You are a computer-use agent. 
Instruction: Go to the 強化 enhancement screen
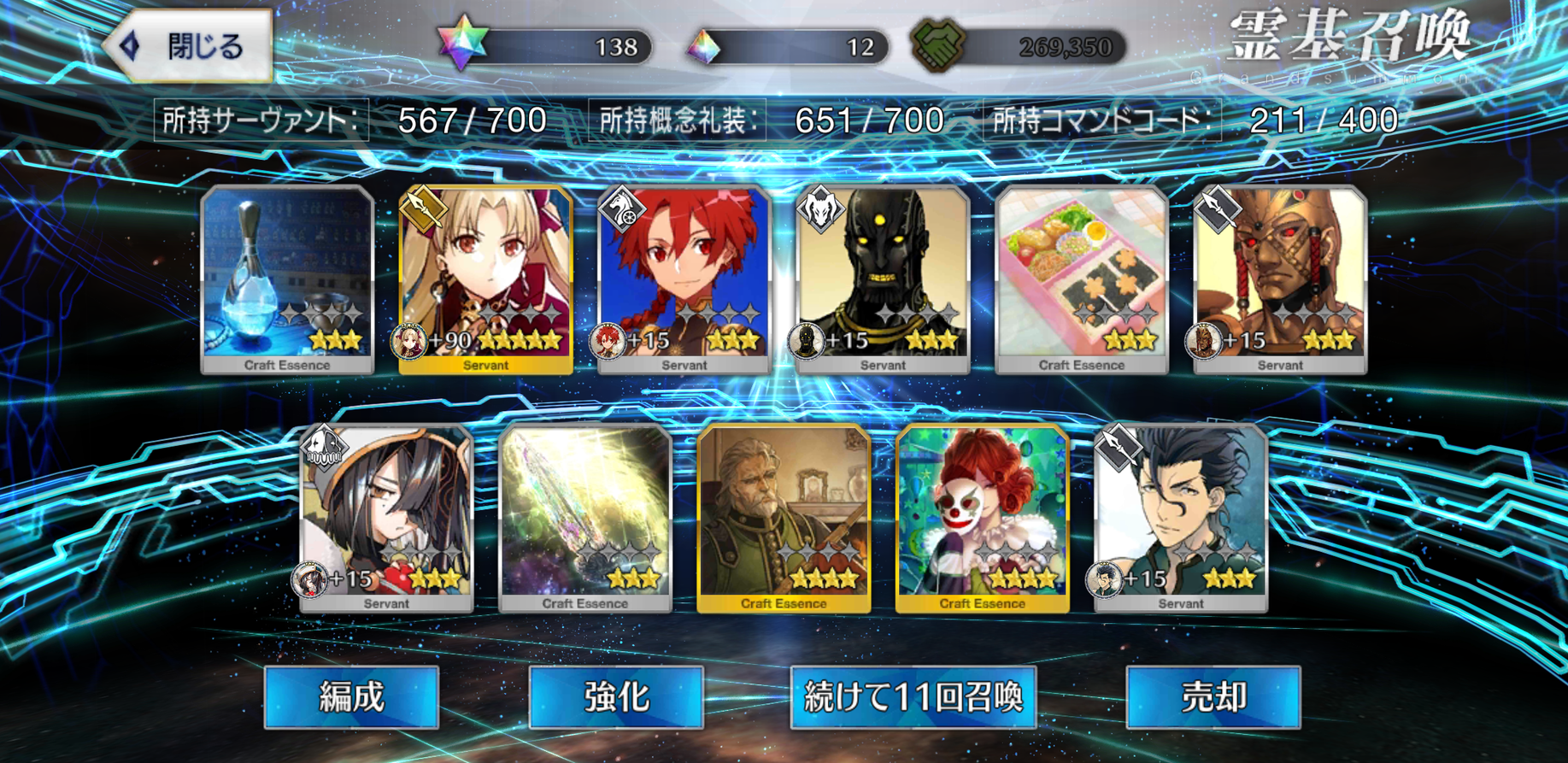coord(616,697)
